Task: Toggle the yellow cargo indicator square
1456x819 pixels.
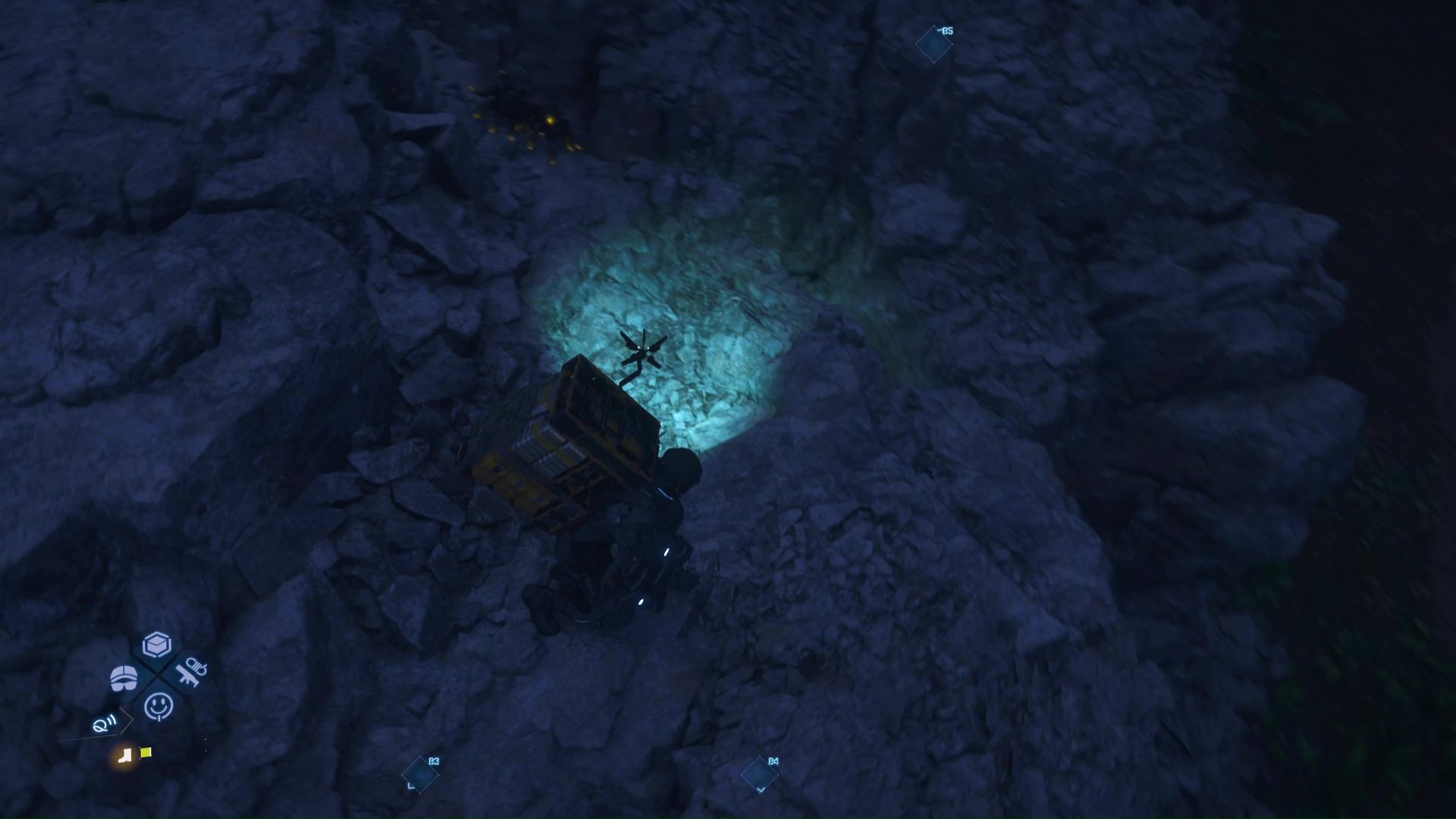Action: point(145,753)
